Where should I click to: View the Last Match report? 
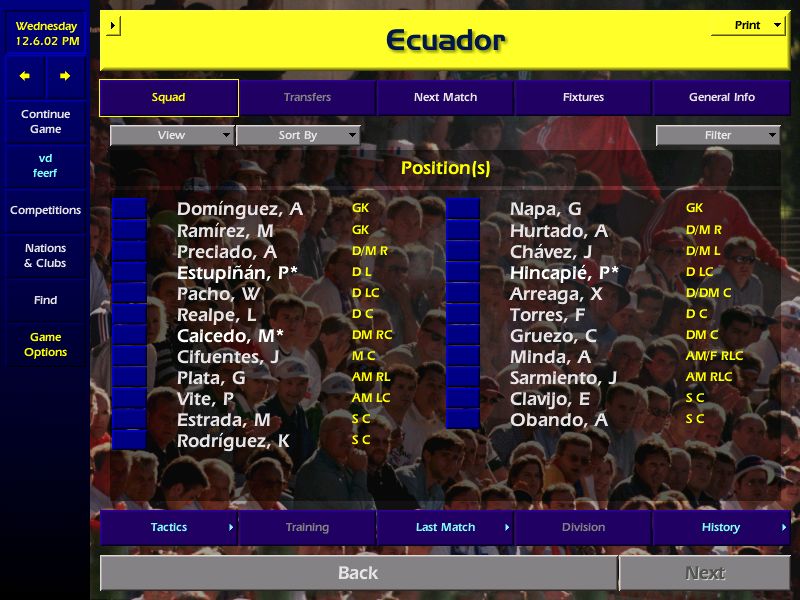(x=445, y=527)
